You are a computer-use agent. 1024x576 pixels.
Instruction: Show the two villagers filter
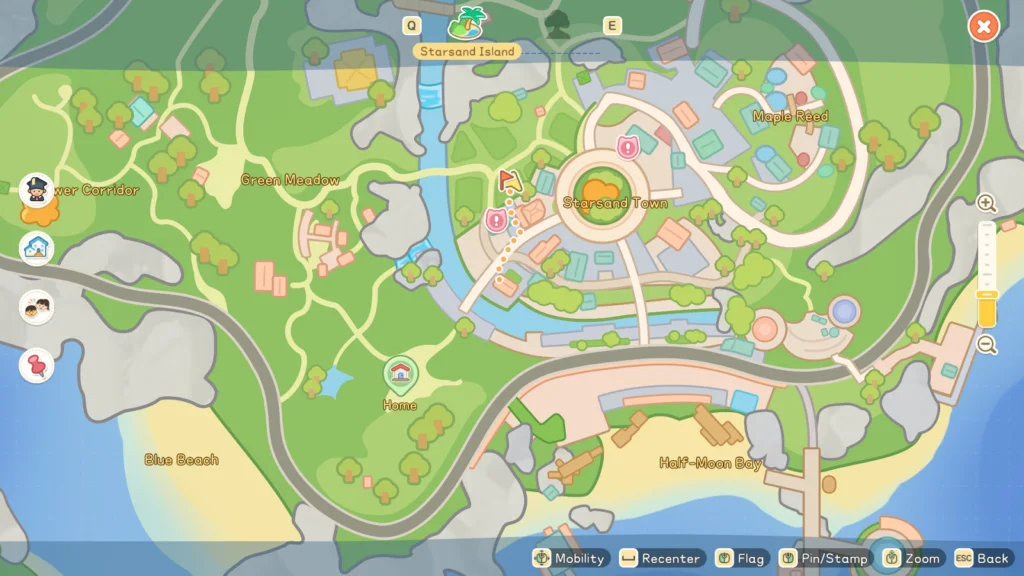click(x=37, y=306)
